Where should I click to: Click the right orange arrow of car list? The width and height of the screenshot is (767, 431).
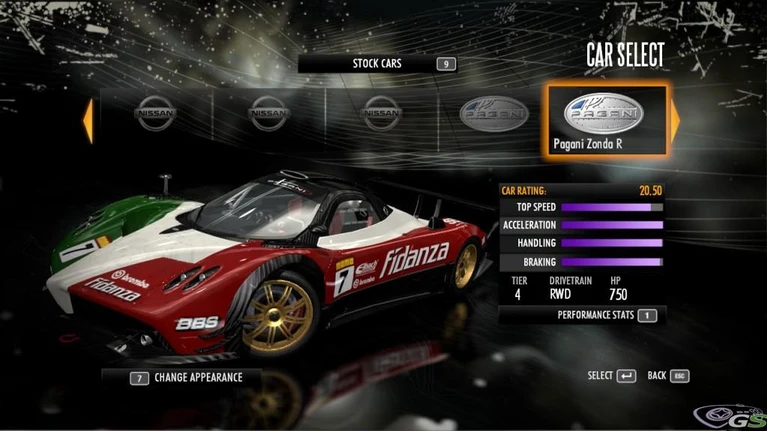point(675,120)
